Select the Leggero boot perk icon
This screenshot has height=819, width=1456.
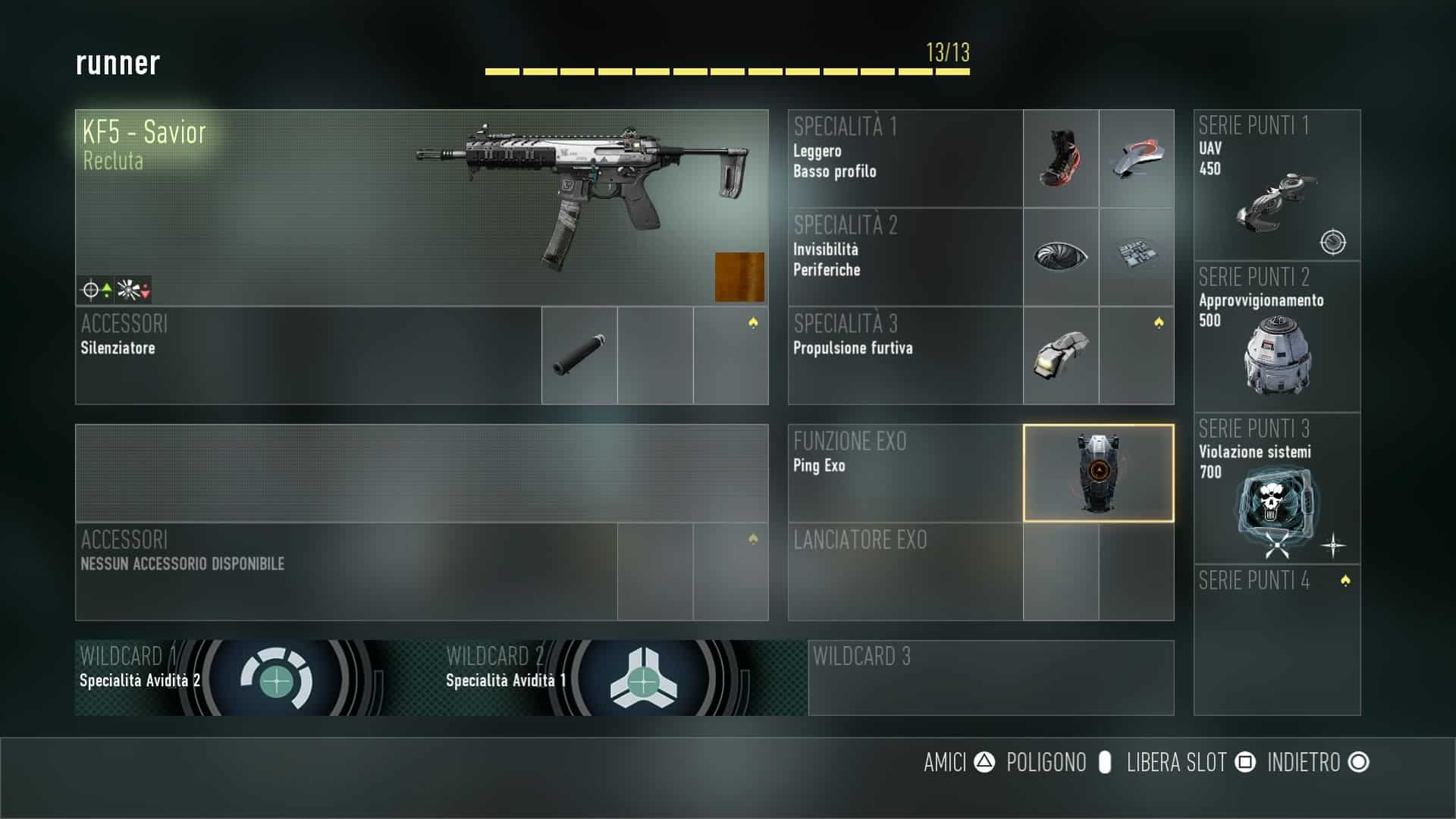(1060, 158)
